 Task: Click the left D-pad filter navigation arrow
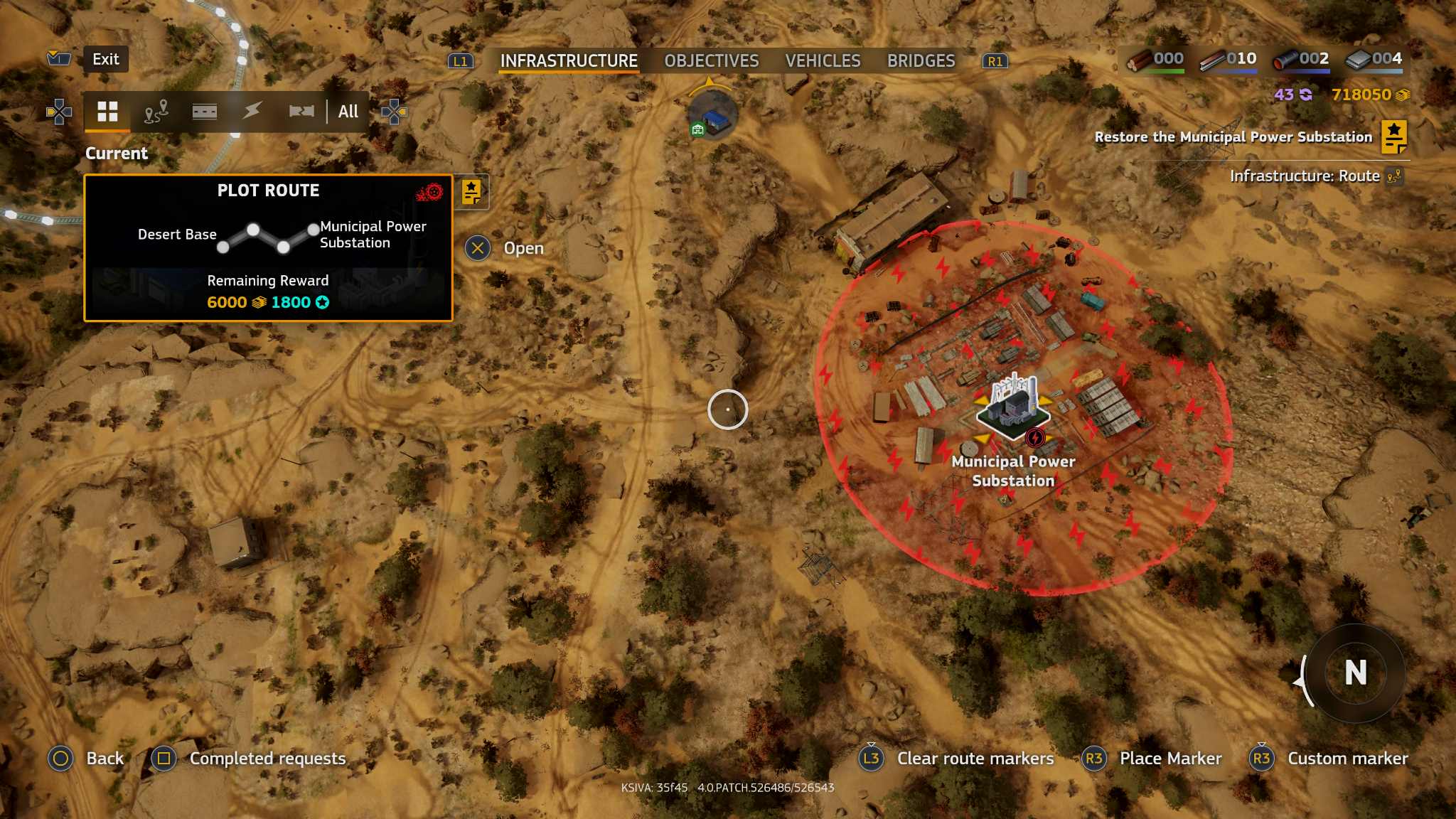pyautogui.click(x=59, y=111)
